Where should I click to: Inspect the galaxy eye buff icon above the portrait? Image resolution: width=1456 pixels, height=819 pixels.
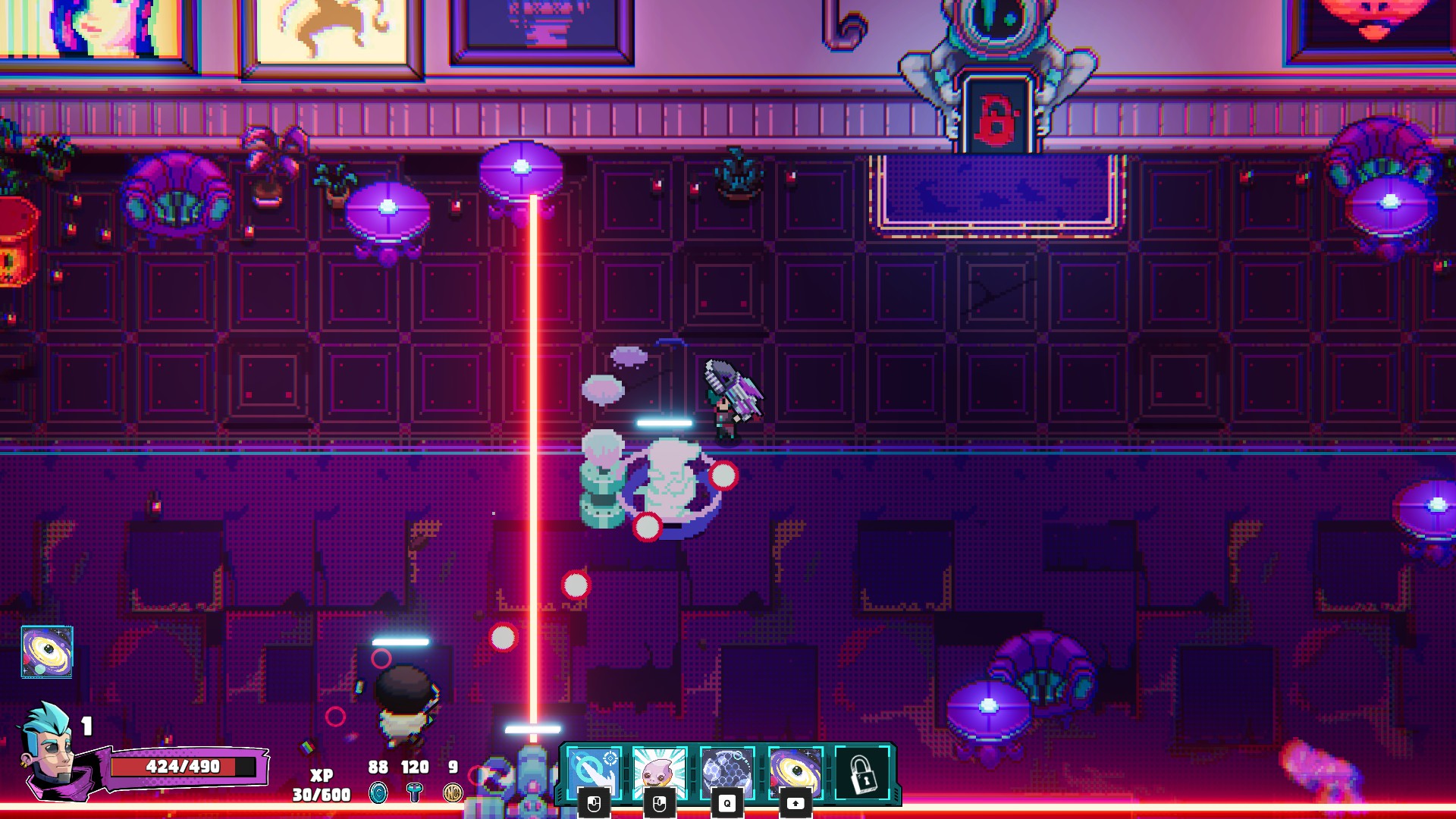coord(47,651)
